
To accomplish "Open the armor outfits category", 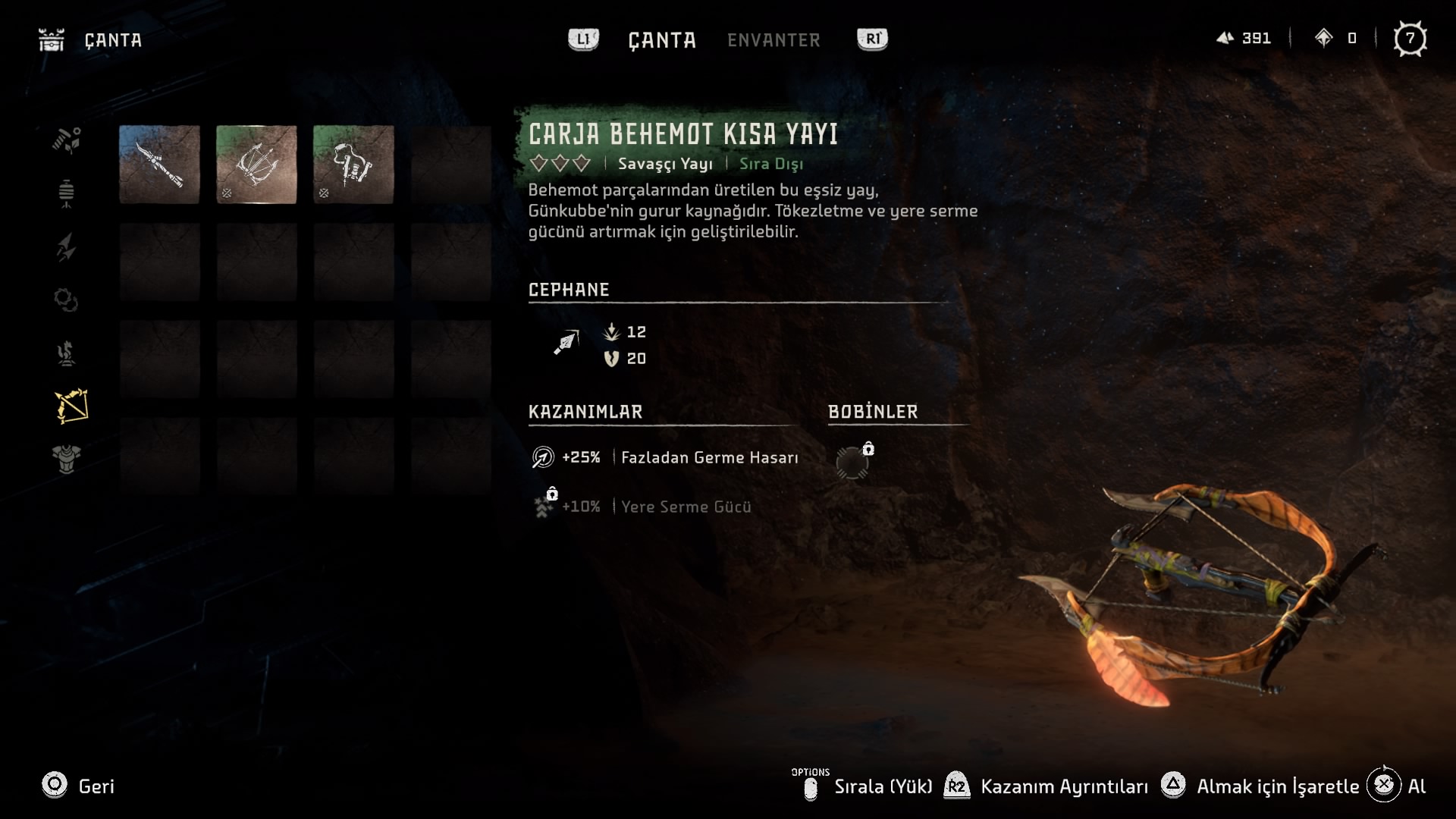I will pyautogui.click(x=67, y=460).
